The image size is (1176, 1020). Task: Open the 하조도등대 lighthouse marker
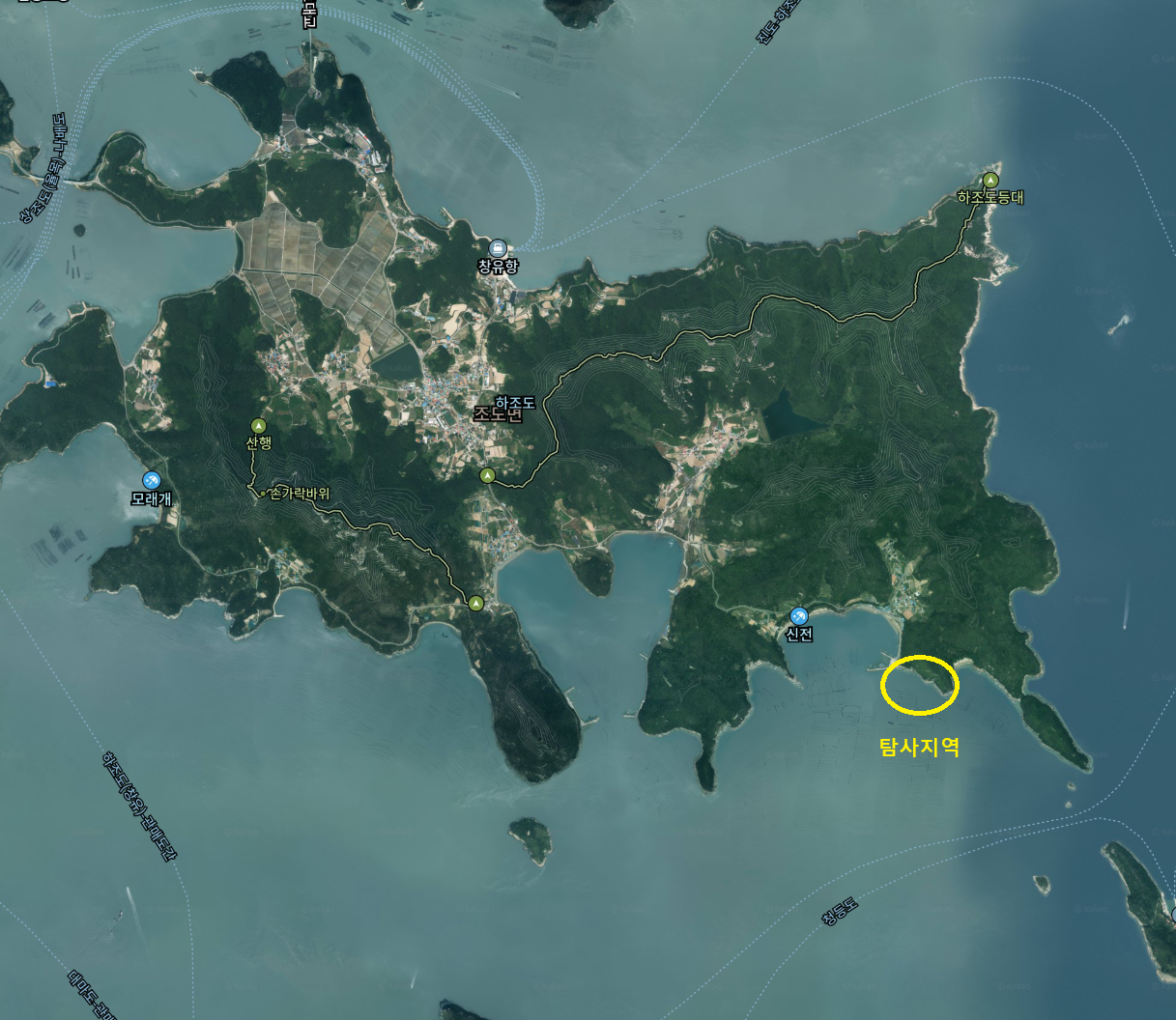[x=990, y=180]
